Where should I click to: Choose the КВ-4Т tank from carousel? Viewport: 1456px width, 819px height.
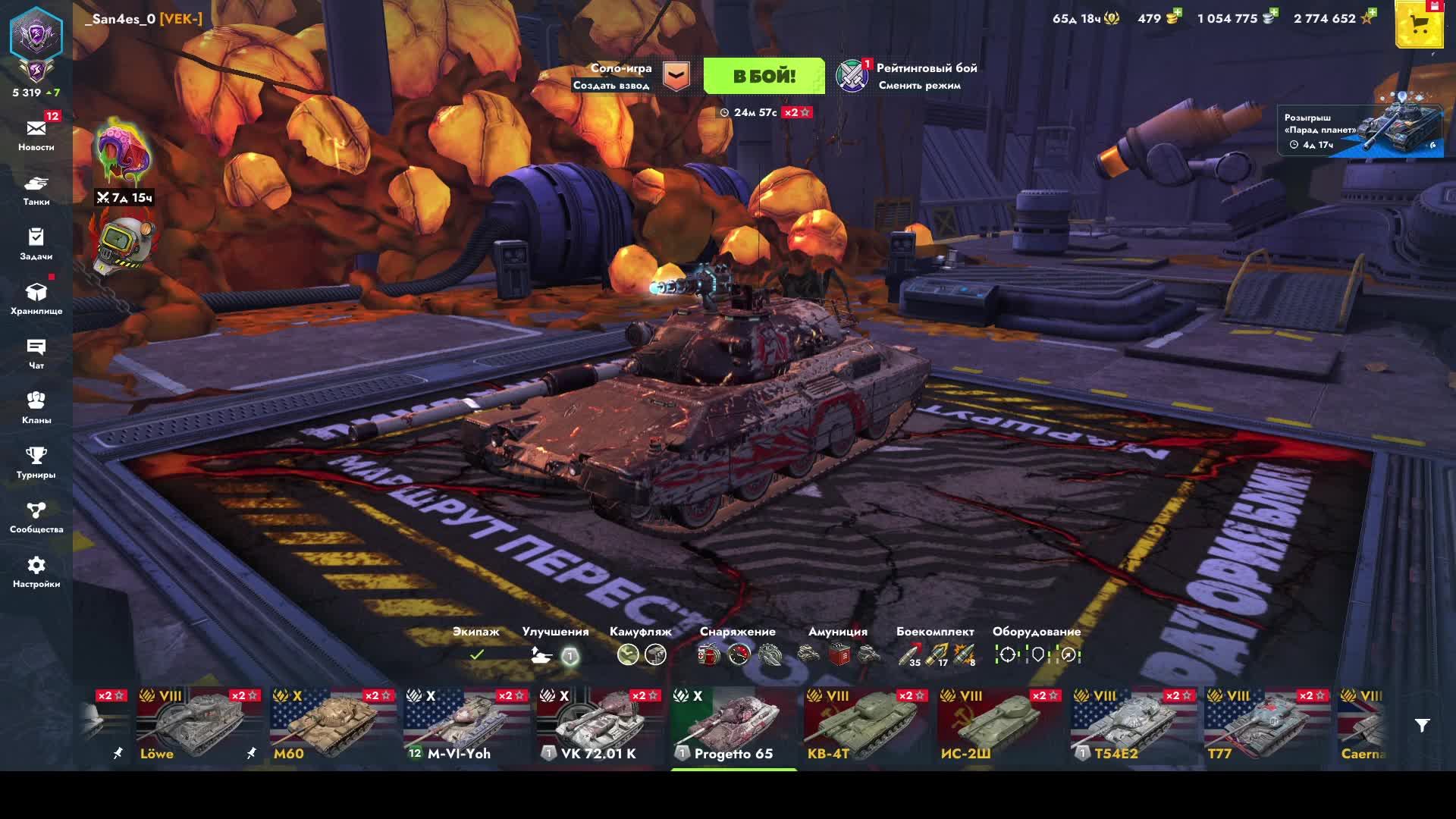tap(866, 726)
